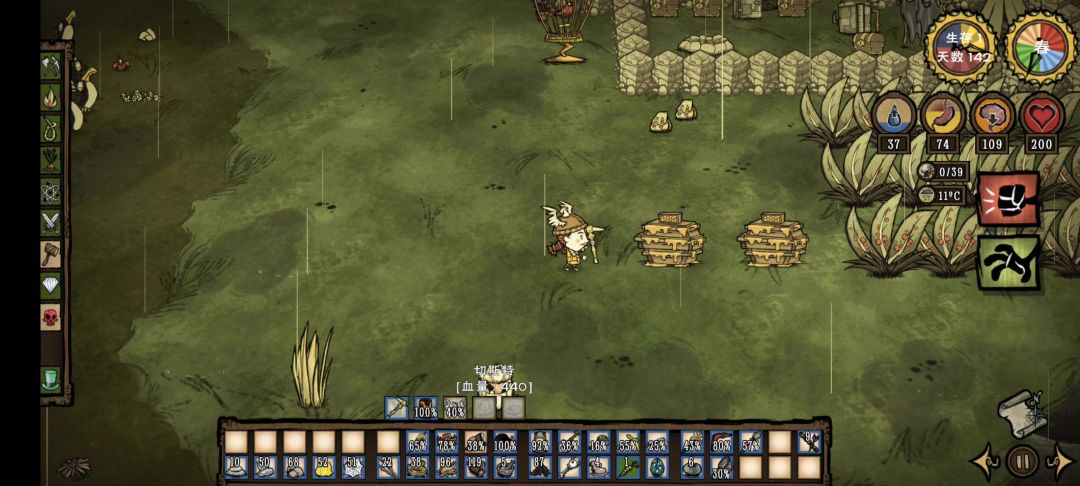Image resolution: width=1080 pixels, height=486 pixels.
Task: Select the equipped pickaxe hand slot
Action: (396, 408)
